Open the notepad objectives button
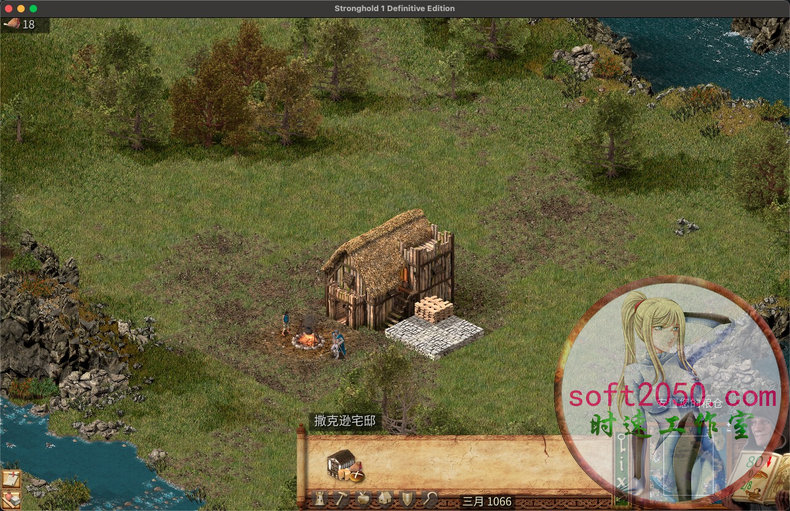790x511 pixels. point(11,479)
